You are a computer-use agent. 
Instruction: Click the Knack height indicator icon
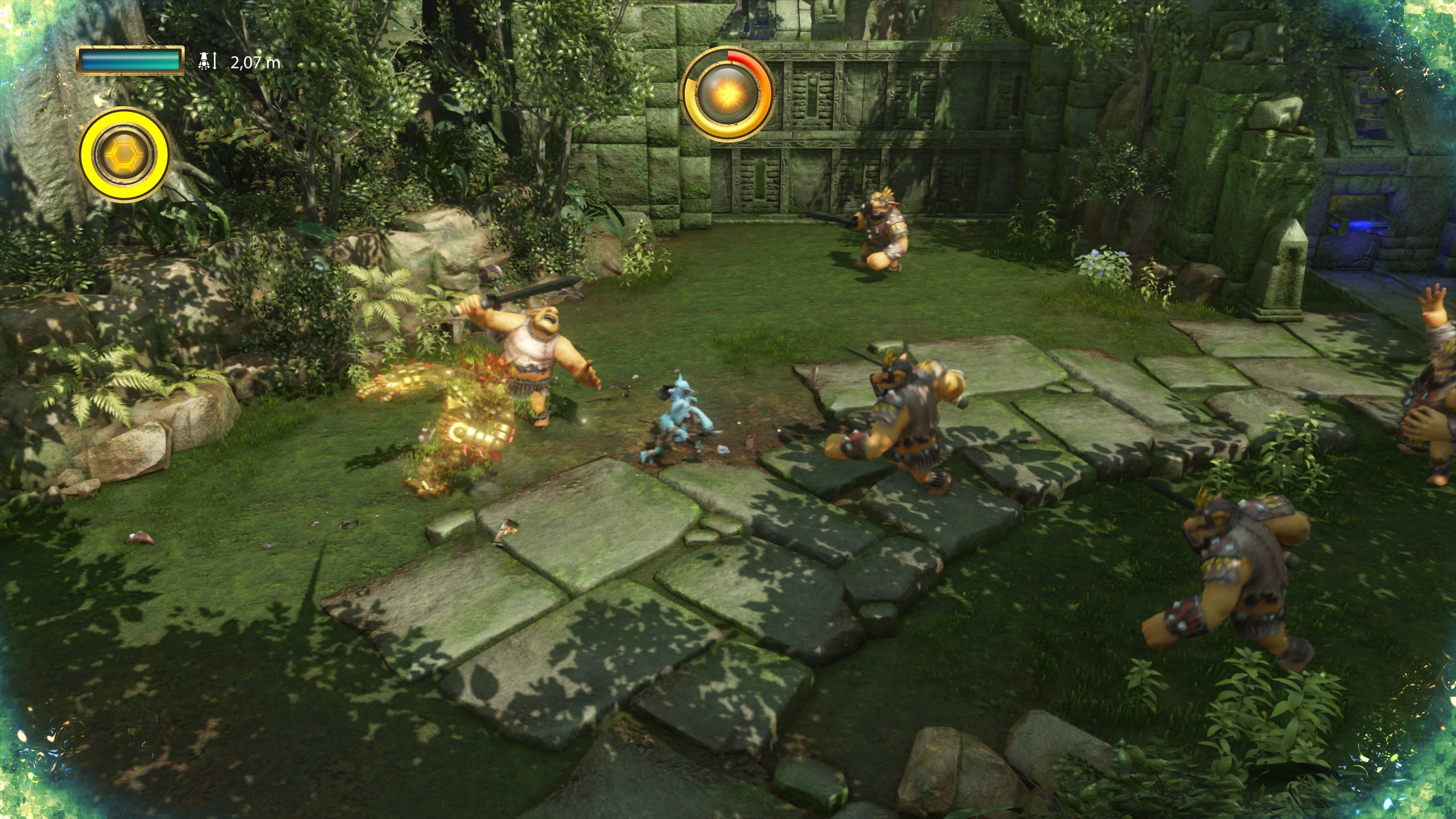[206, 62]
